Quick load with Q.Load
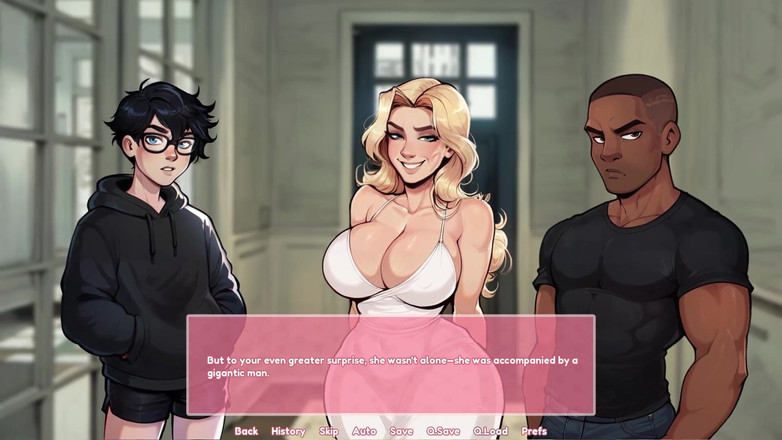Image resolution: width=782 pixels, height=440 pixels. point(490,431)
